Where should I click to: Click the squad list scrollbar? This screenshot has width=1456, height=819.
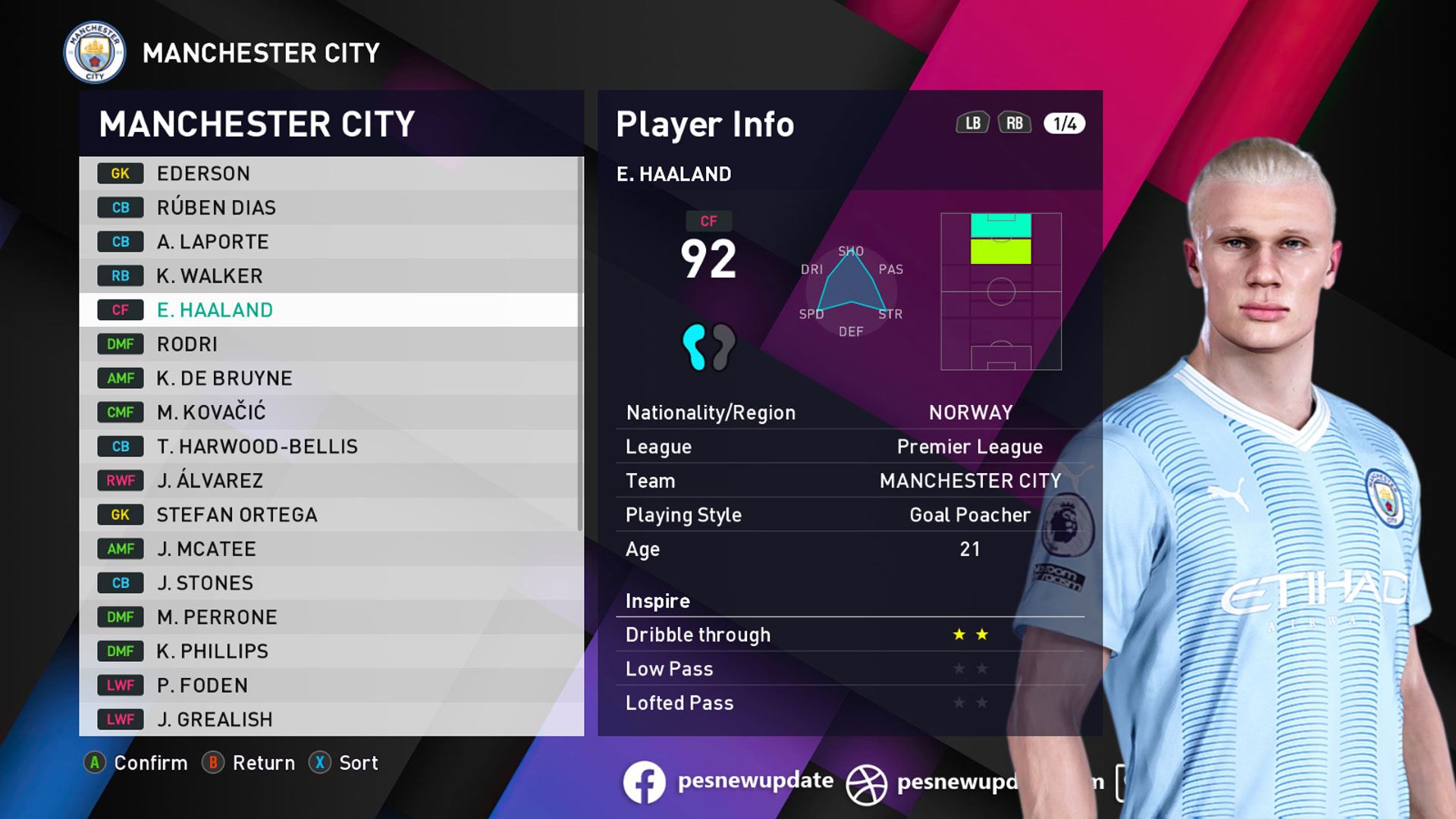pyautogui.click(x=580, y=341)
